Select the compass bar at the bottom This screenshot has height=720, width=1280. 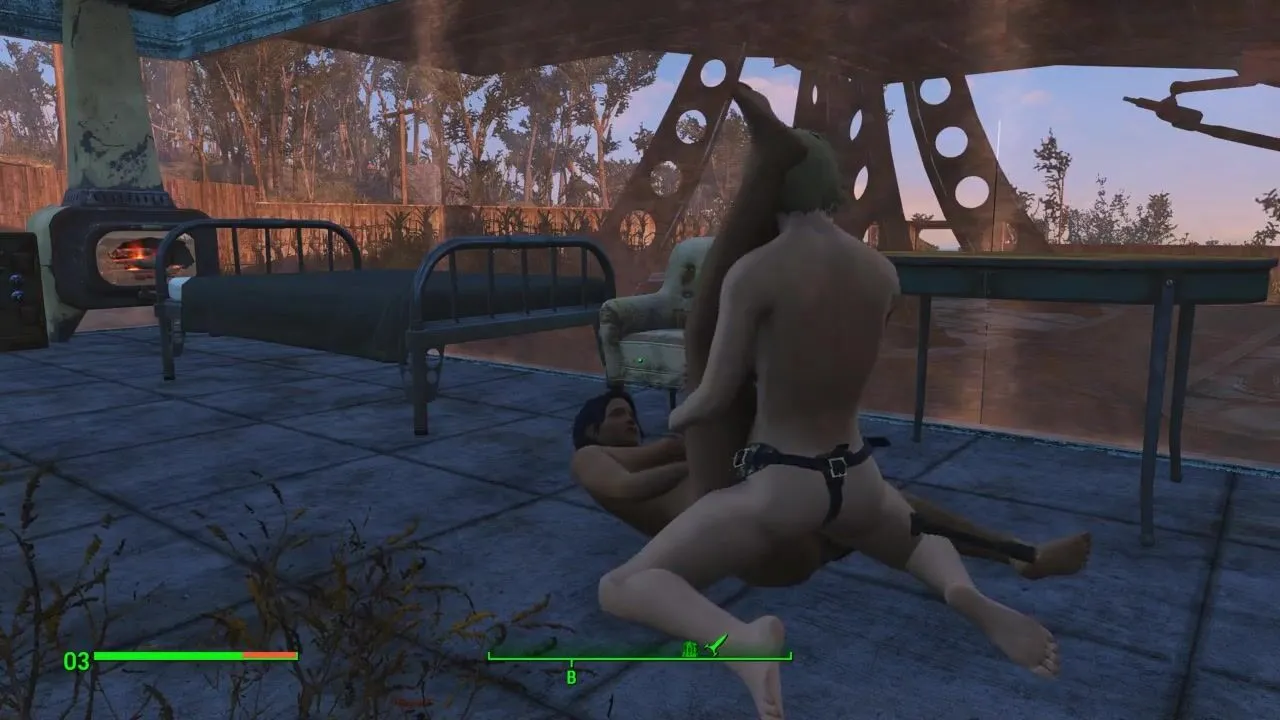(639, 657)
